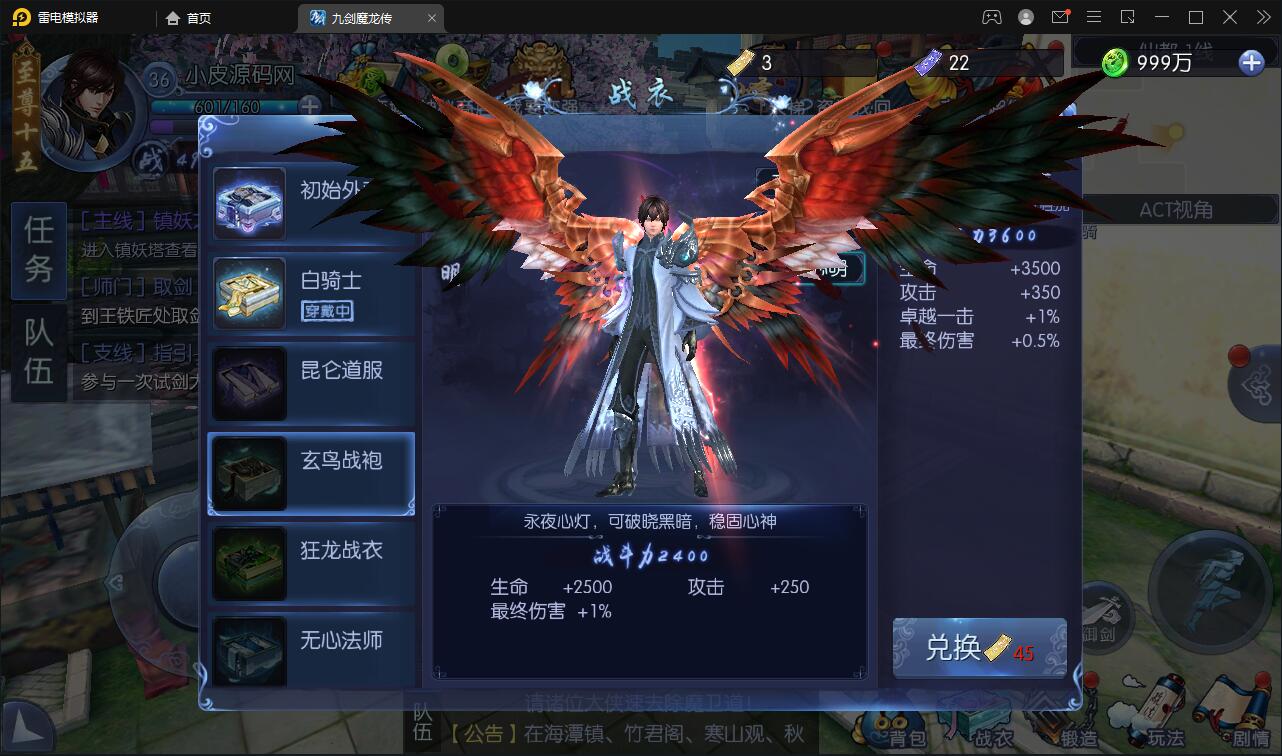
Task: Click the emulator screenshot tool icon
Action: point(1128,17)
